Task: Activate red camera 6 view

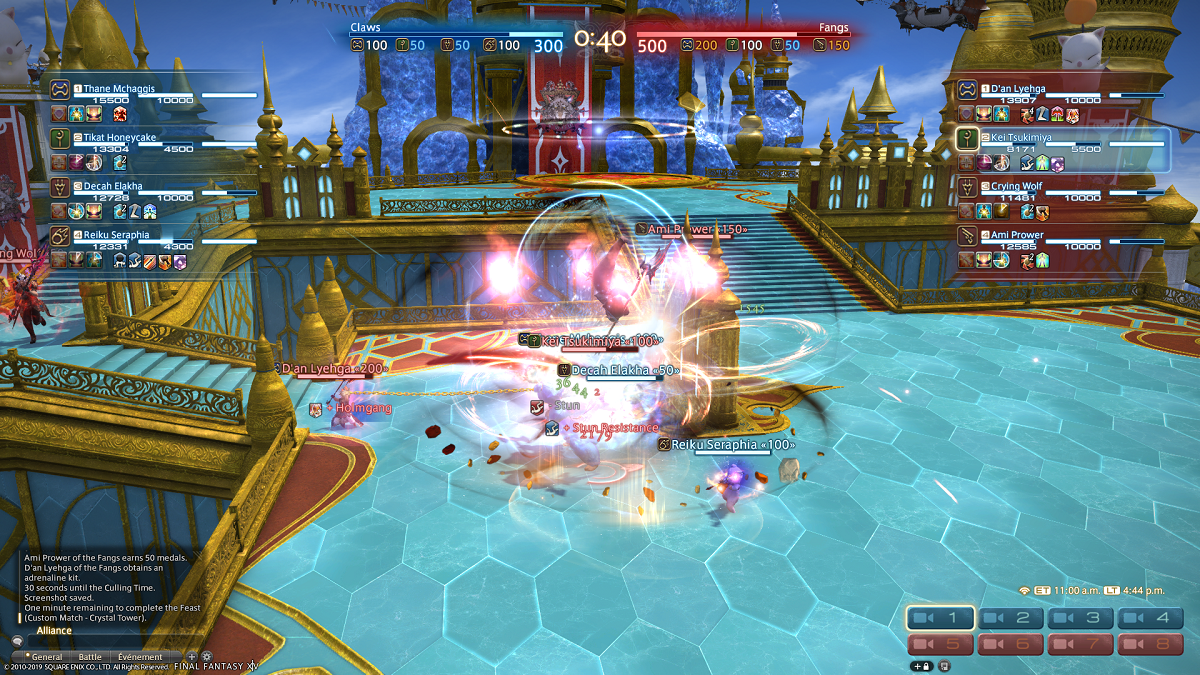Action: click(1012, 645)
